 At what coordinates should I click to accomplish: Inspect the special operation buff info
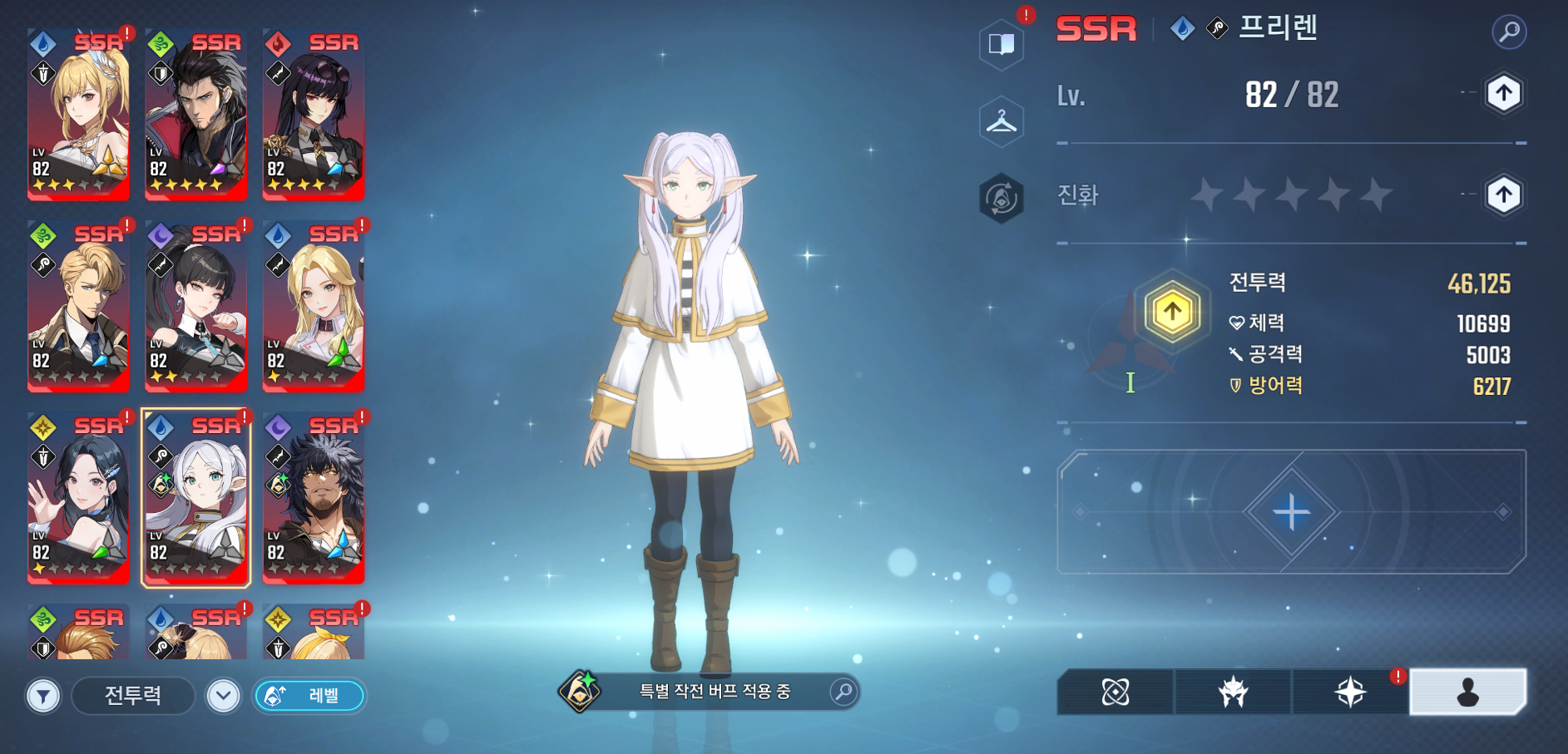(843, 692)
